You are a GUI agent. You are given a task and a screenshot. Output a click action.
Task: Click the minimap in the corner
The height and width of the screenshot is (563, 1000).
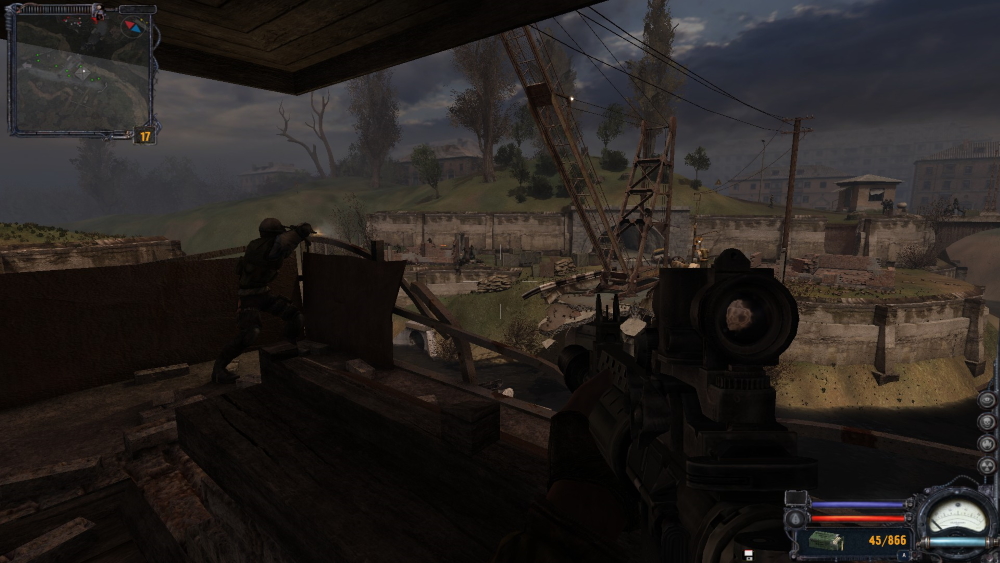[x=80, y=72]
